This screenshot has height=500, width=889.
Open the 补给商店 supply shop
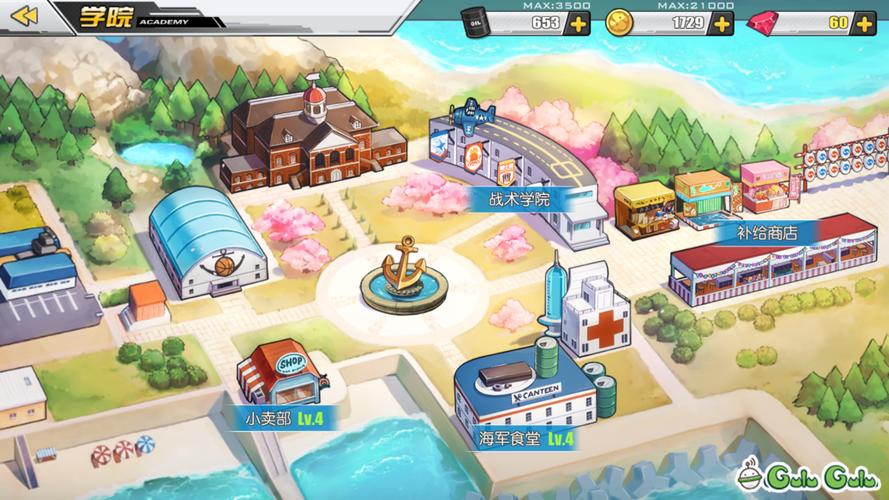coord(768,232)
